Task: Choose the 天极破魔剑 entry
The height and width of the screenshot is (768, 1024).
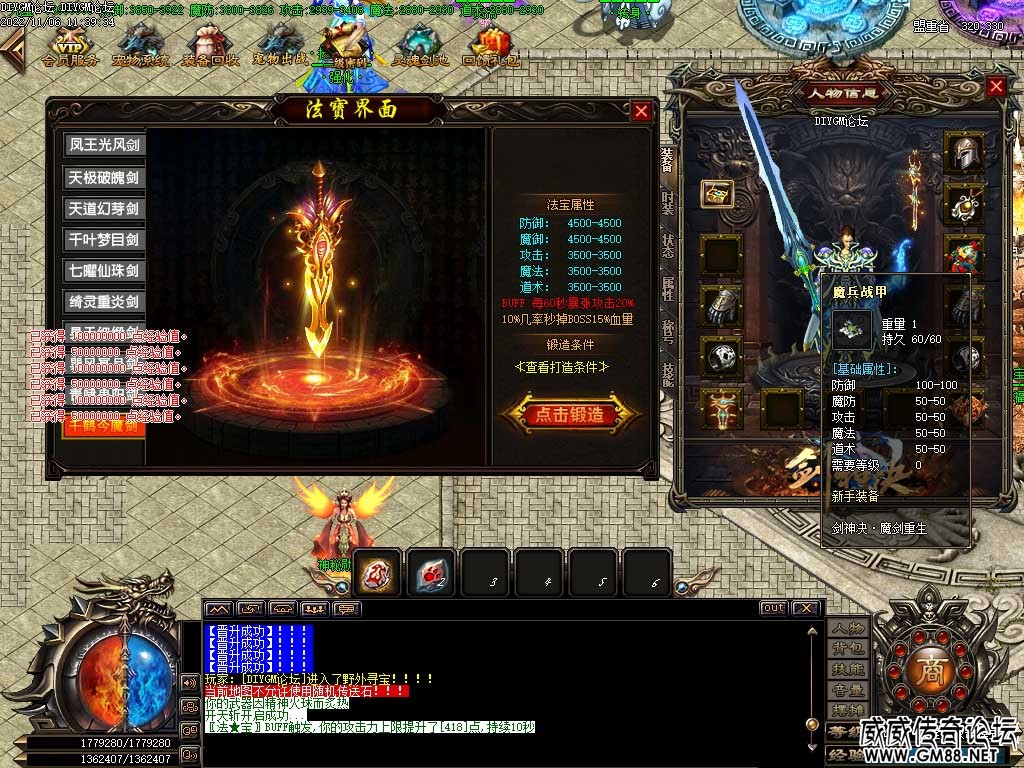Action: pyautogui.click(x=104, y=178)
